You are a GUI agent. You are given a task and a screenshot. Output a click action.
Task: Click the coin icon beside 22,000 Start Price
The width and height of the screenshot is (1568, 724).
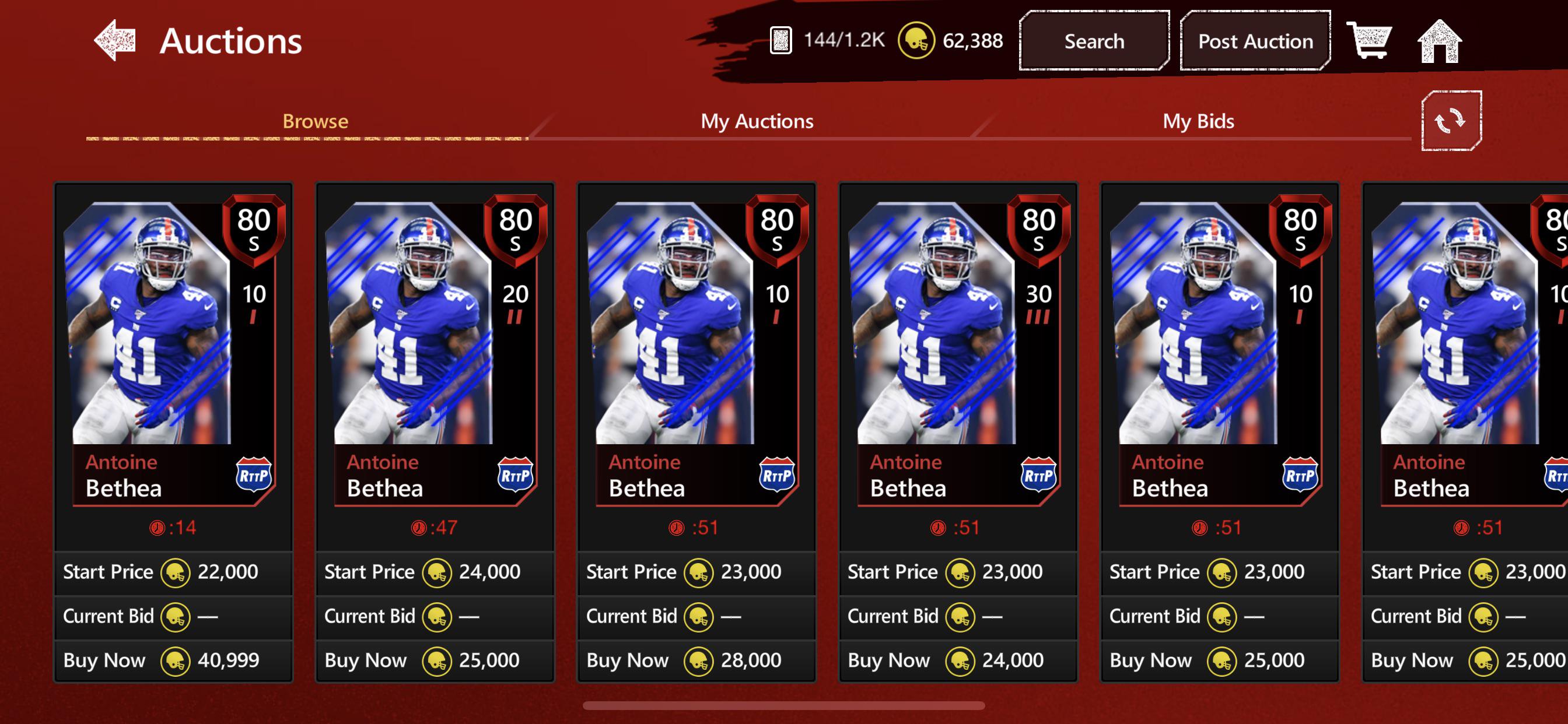coord(176,572)
